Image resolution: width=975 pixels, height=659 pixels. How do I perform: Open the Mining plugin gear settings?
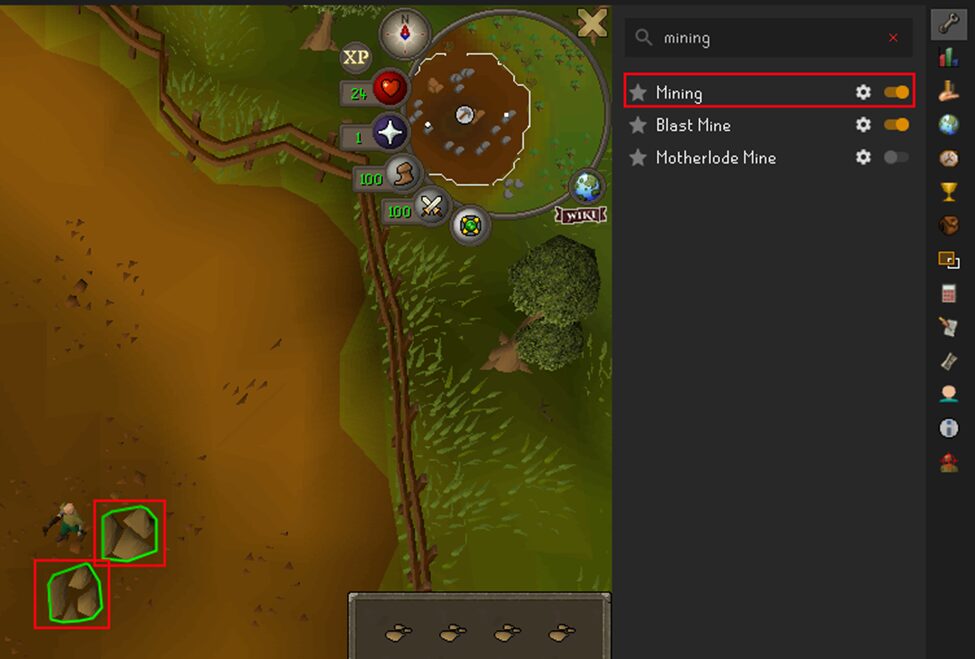click(x=863, y=93)
